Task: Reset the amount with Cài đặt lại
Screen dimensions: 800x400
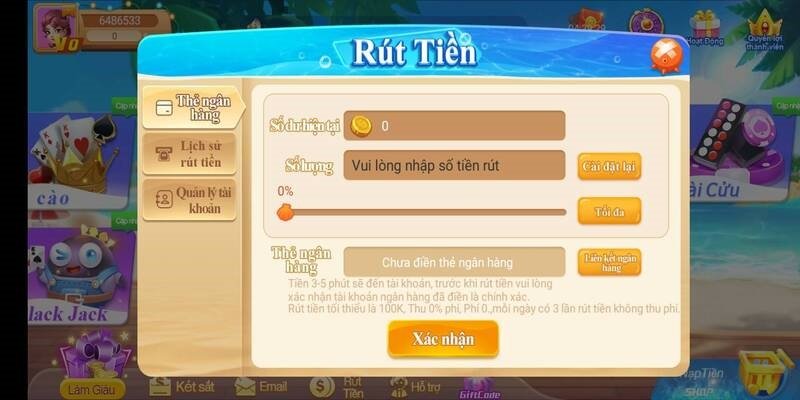Action: click(609, 166)
